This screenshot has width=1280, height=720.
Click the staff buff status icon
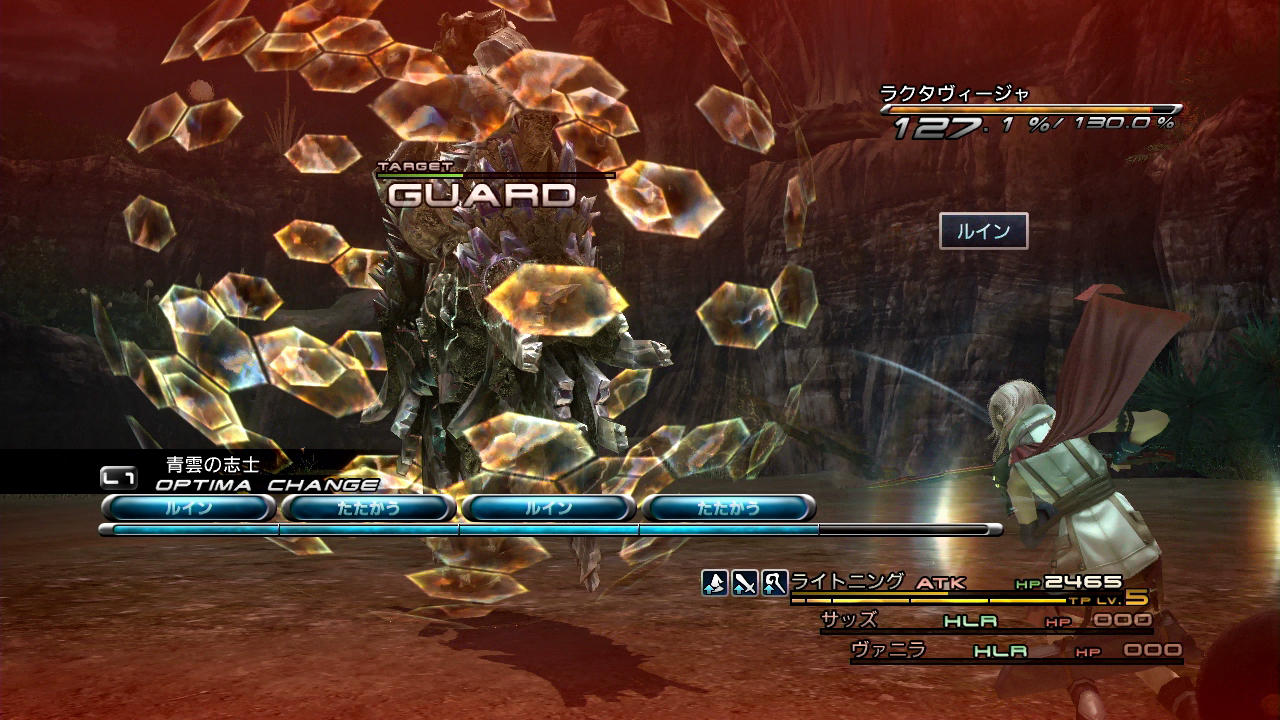click(x=774, y=583)
